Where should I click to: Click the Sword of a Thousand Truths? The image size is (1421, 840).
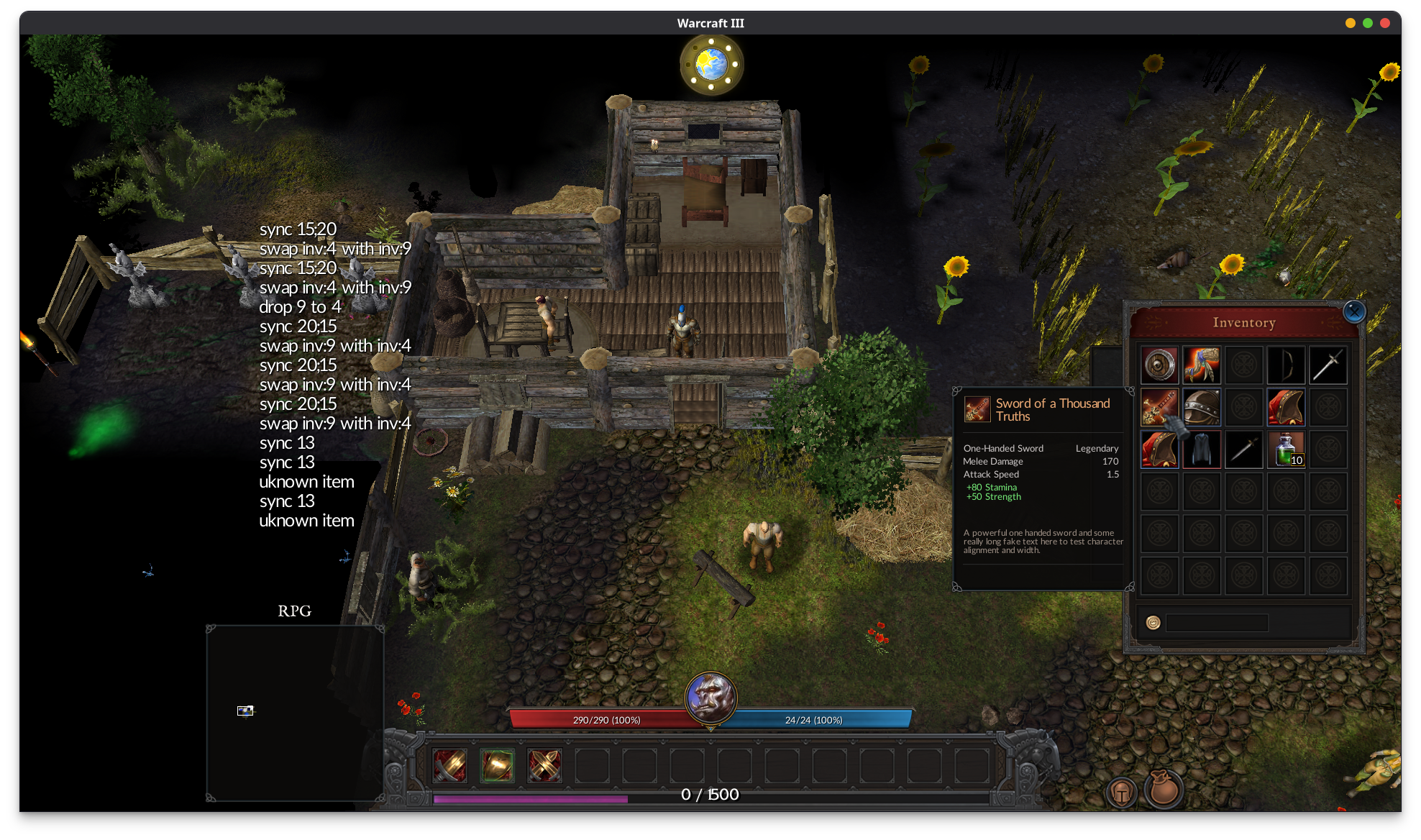coord(1159,407)
